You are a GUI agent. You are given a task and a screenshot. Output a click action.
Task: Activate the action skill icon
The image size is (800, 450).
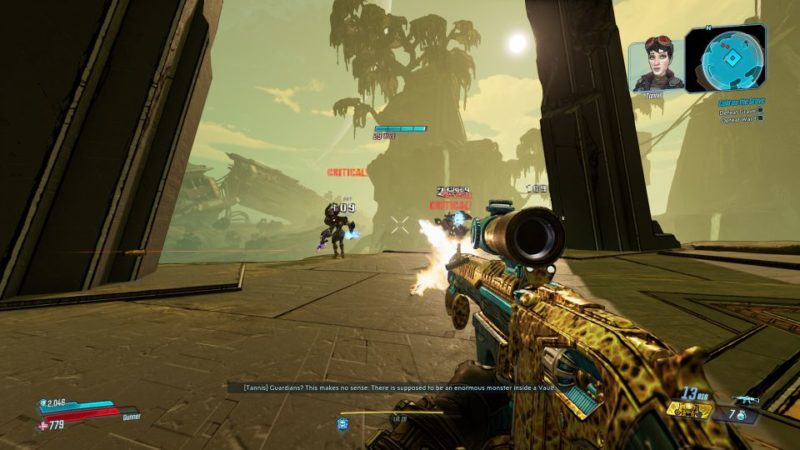point(342,424)
